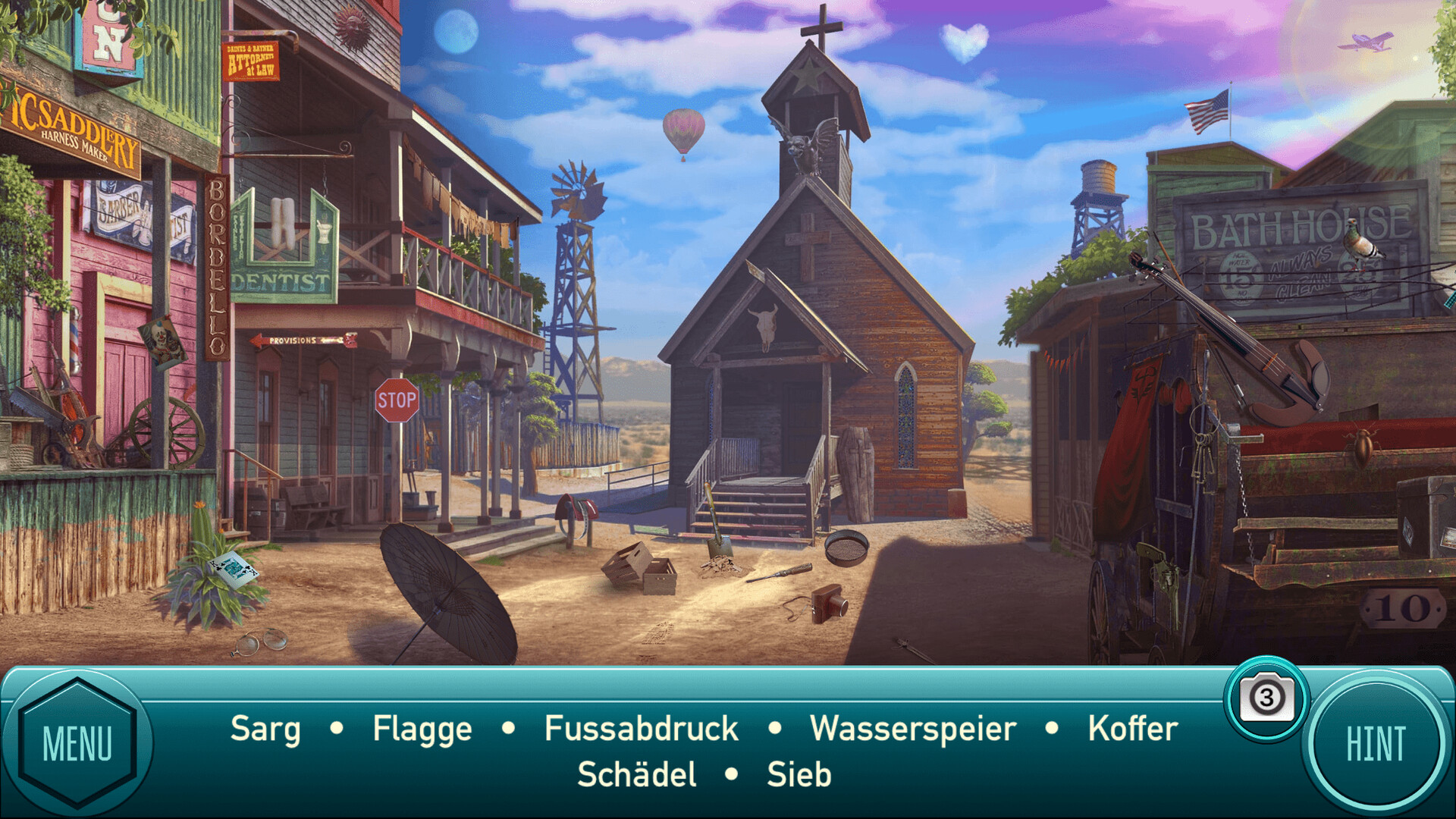Select "Schädel" in the word list
The image size is (1456, 819).
[637, 775]
